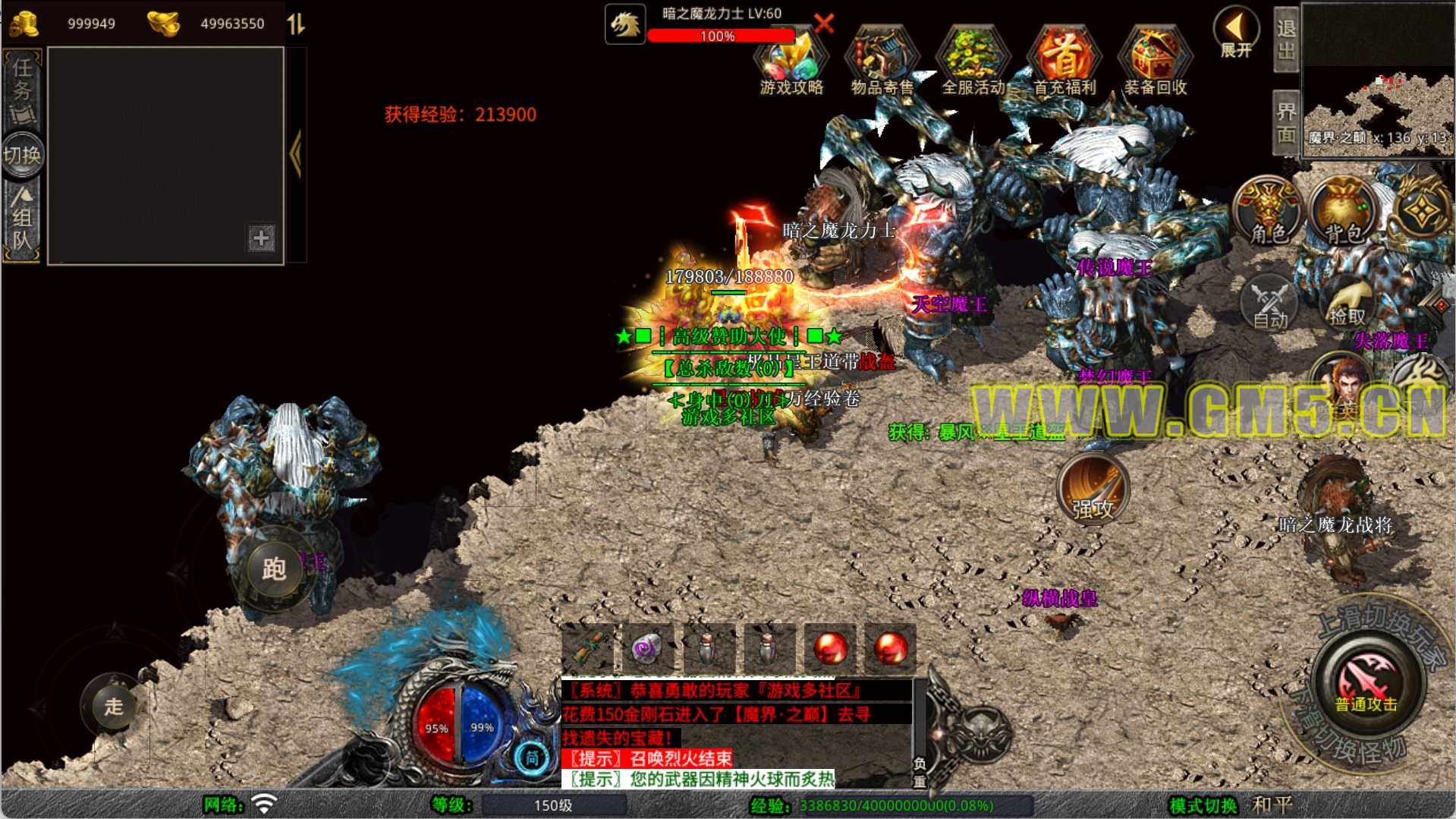This screenshot has width=1456, height=819.
Task: Open the 物品寄售 consignment shop
Action: pyautogui.click(x=882, y=62)
